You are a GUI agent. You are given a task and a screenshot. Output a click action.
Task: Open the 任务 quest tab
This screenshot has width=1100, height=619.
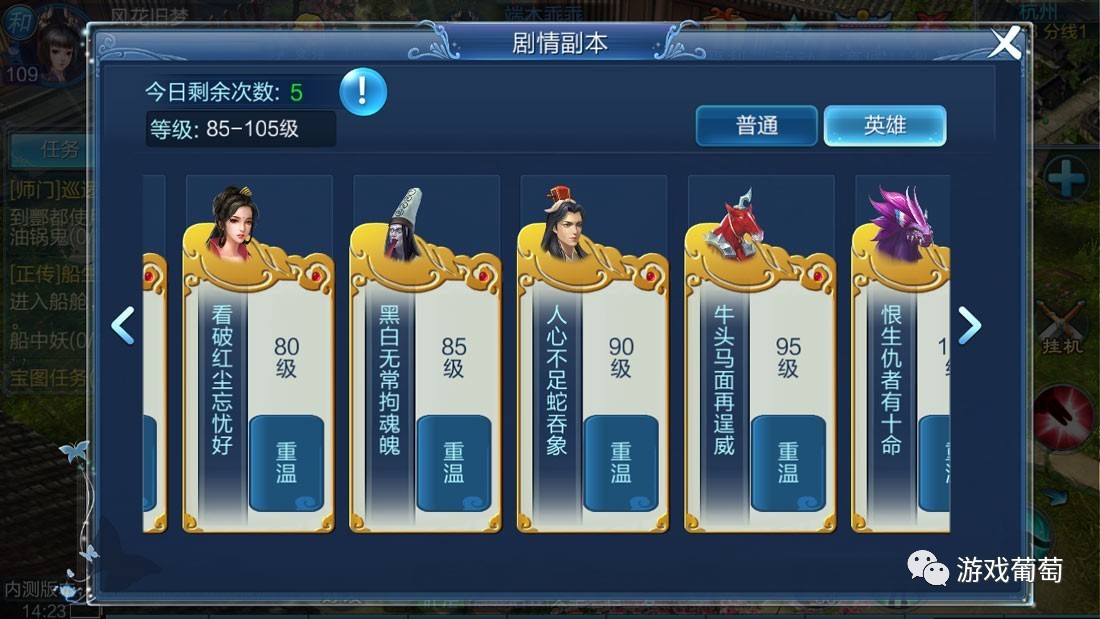click(58, 150)
